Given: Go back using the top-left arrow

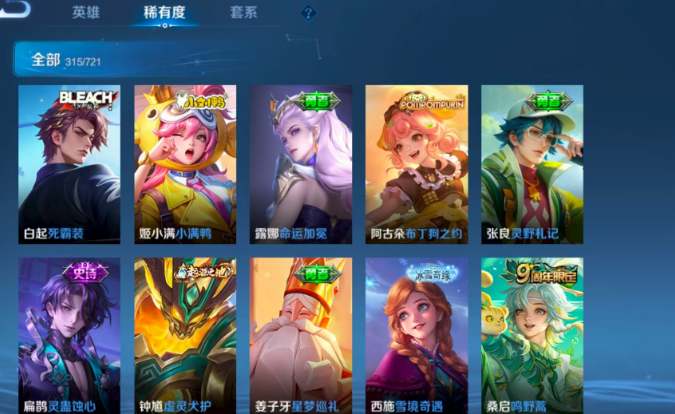Looking at the screenshot, I should (16, 10).
